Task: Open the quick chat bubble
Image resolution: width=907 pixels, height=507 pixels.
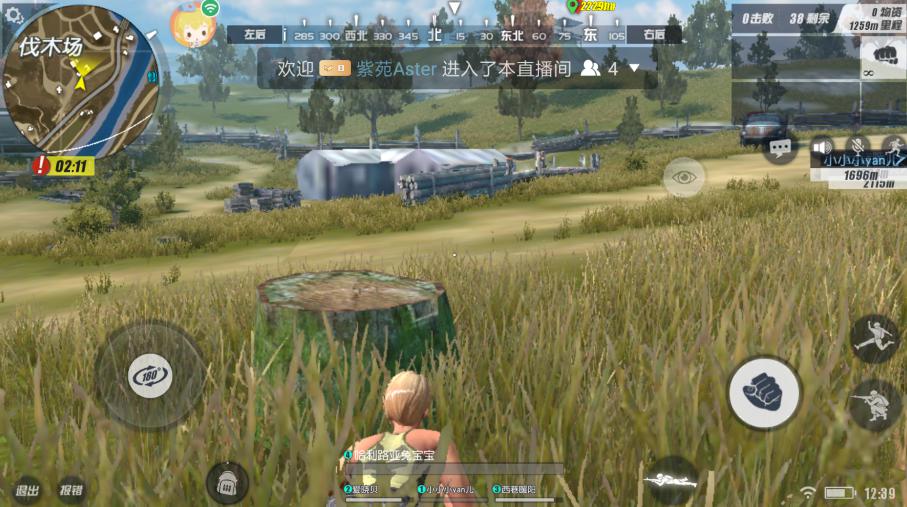Action: click(780, 149)
